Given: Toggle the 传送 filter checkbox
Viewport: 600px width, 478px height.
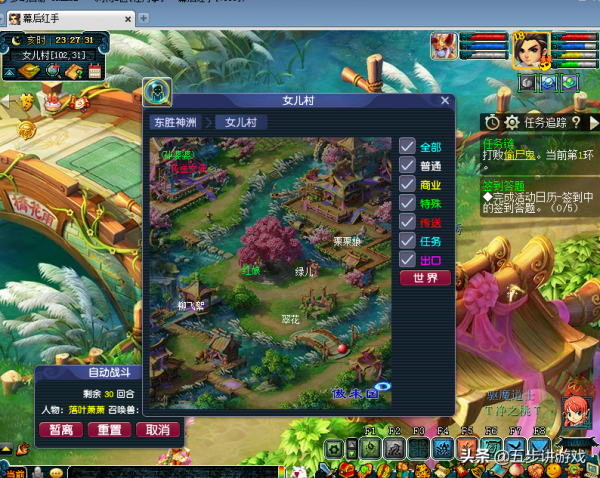Looking at the screenshot, I should pos(407,222).
